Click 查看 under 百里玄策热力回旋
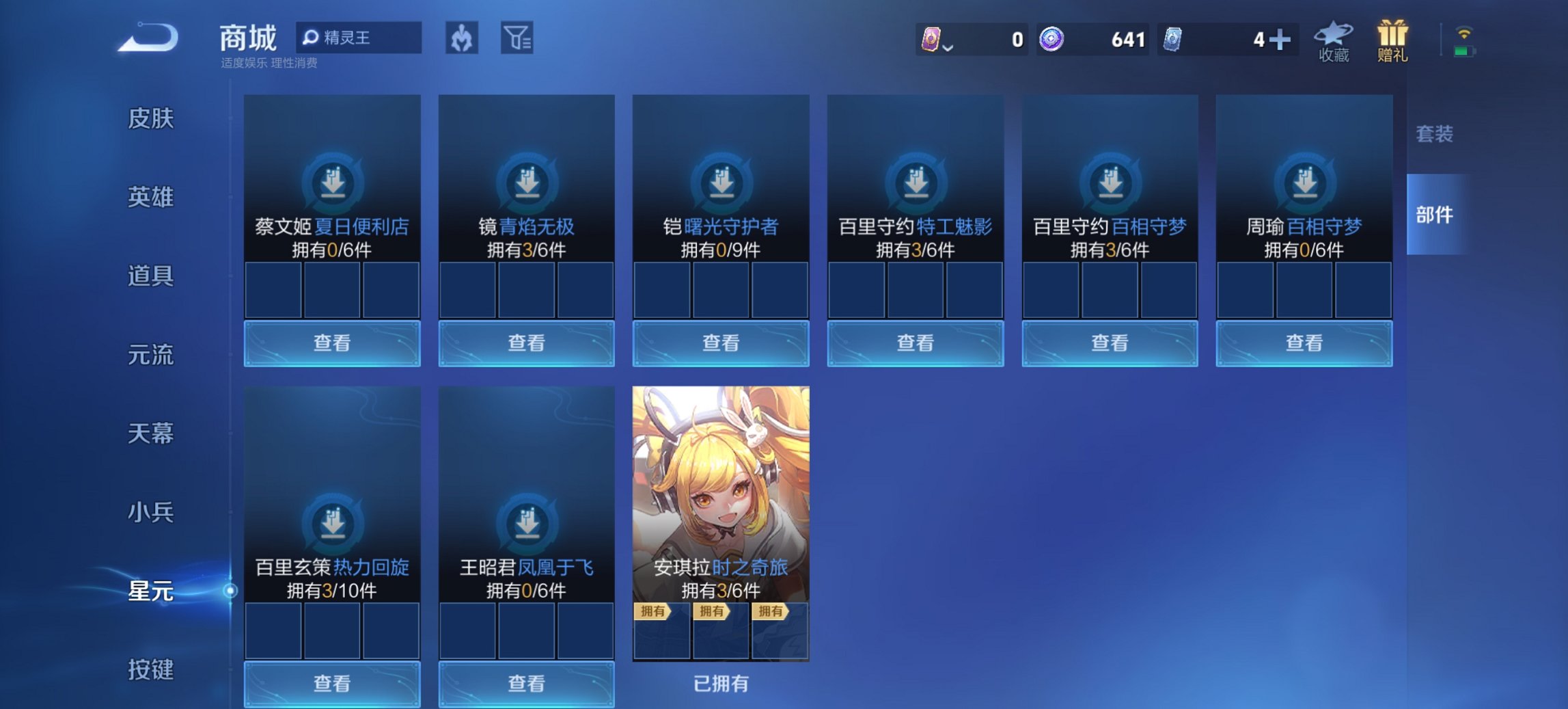 click(x=332, y=684)
